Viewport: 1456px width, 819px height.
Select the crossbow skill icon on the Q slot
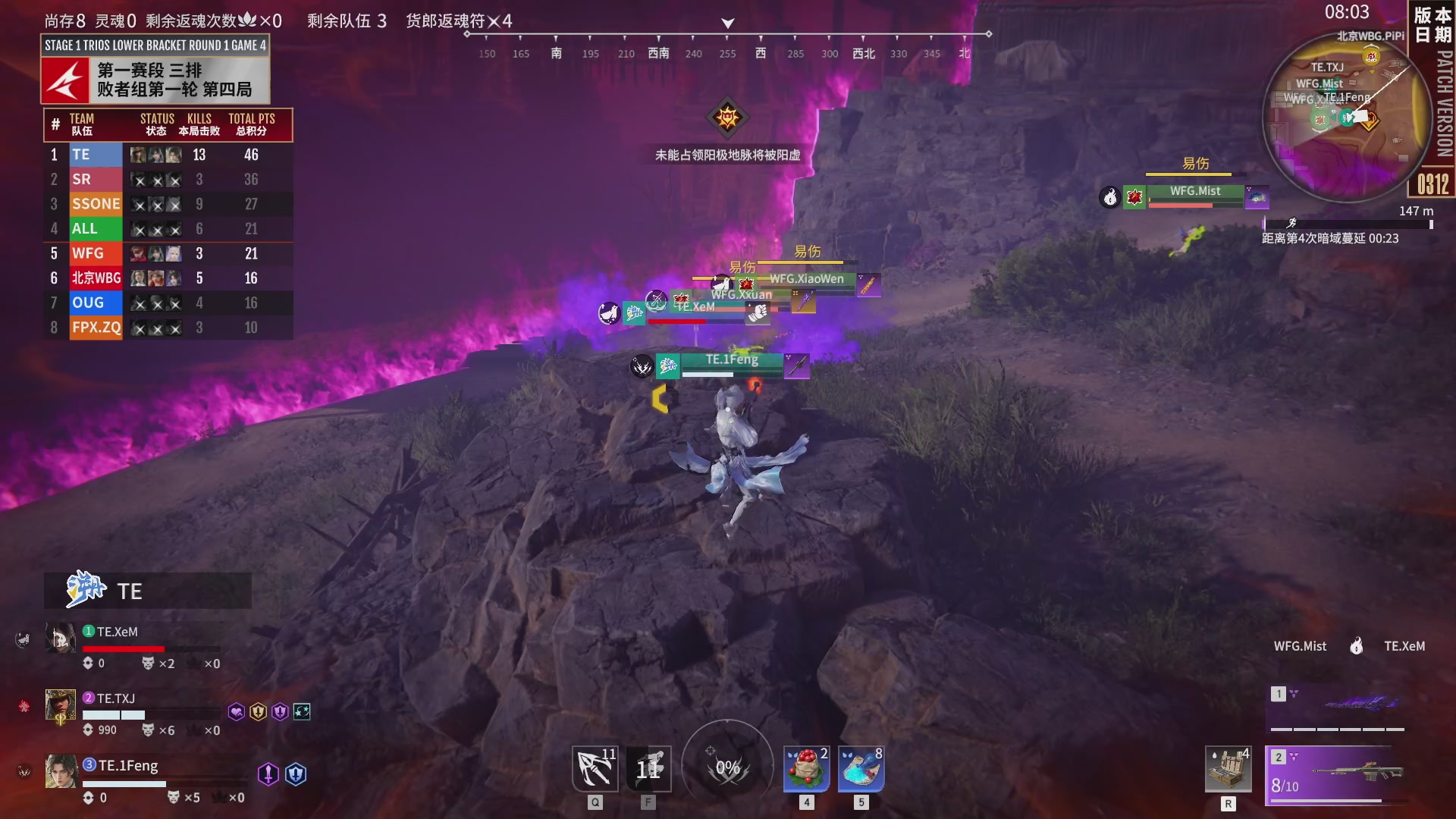pos(595,768)
